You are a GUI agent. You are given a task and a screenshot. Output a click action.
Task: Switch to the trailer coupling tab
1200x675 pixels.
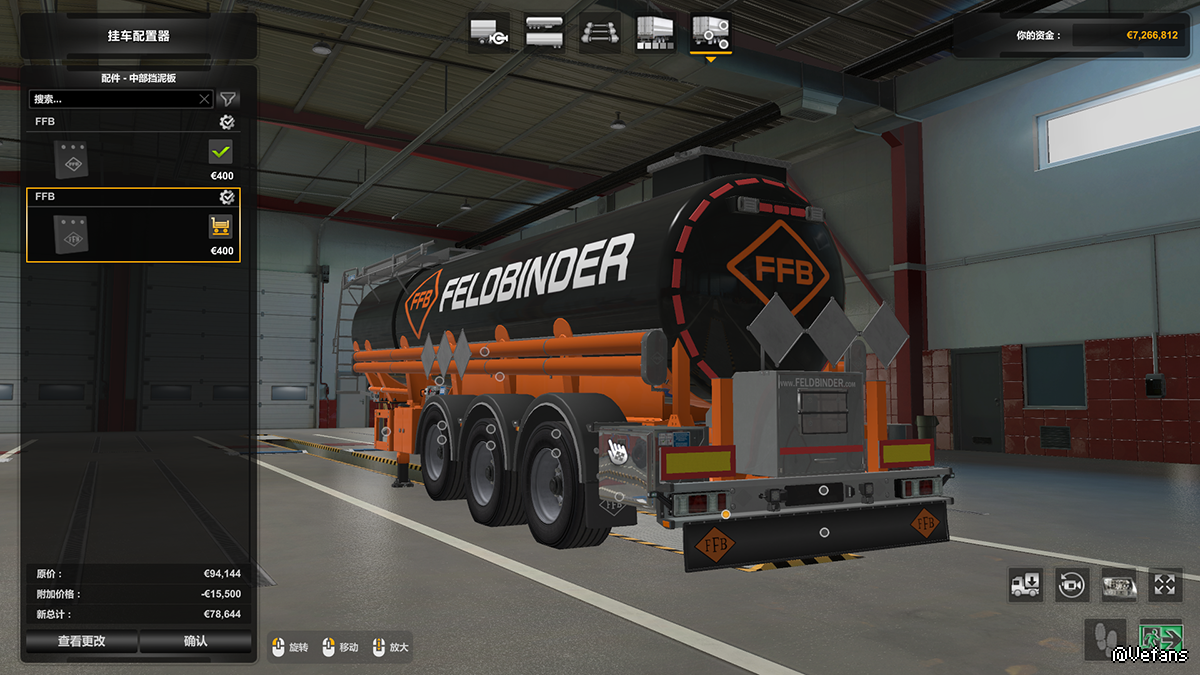tap(489, 33)
